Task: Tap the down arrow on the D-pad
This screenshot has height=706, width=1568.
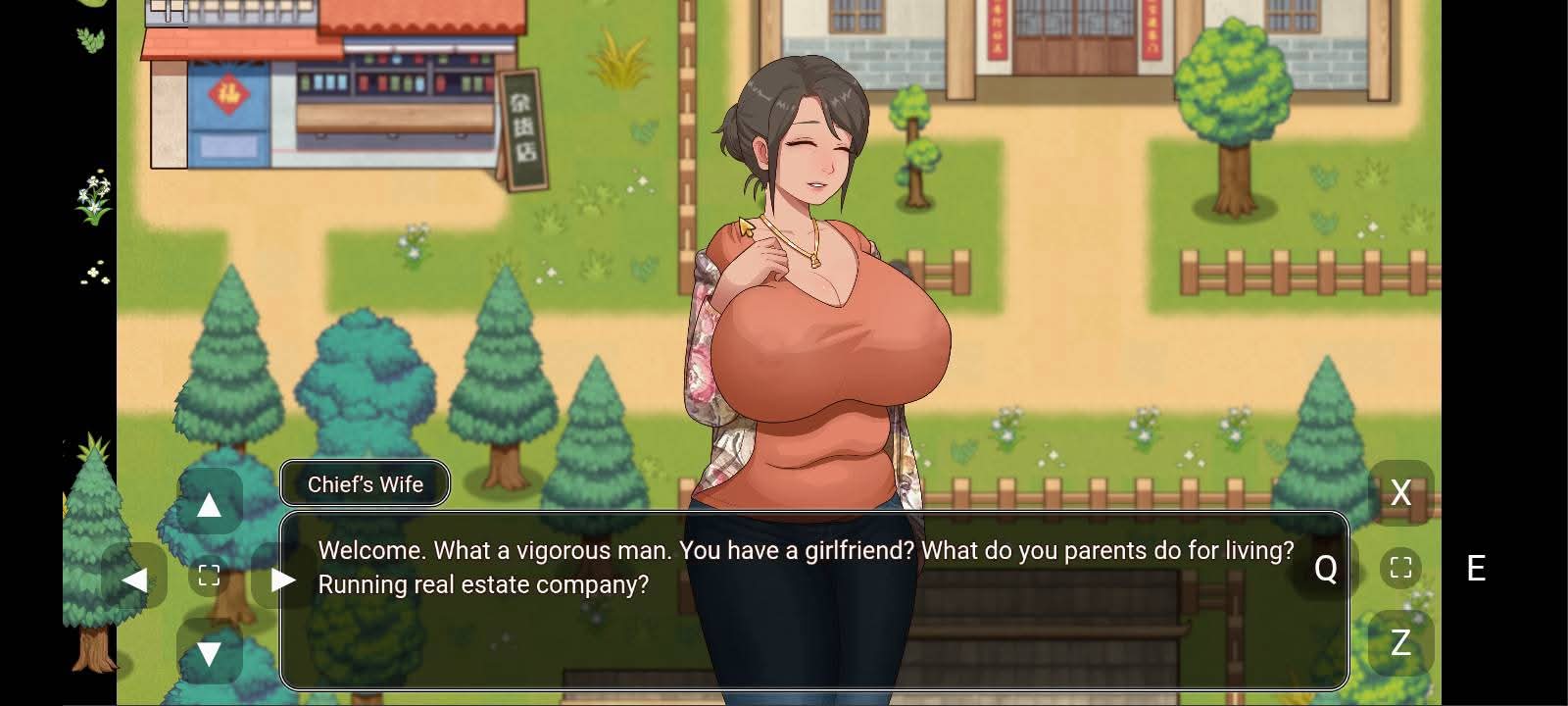Action: coord(209,653)
